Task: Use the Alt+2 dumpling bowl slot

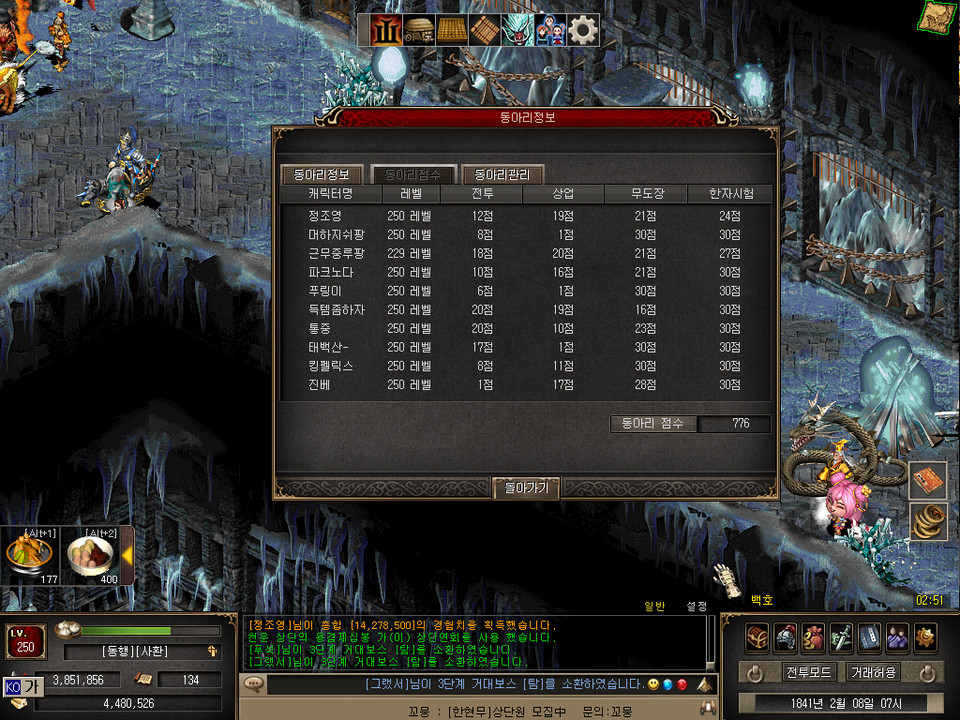Action: 90,555
